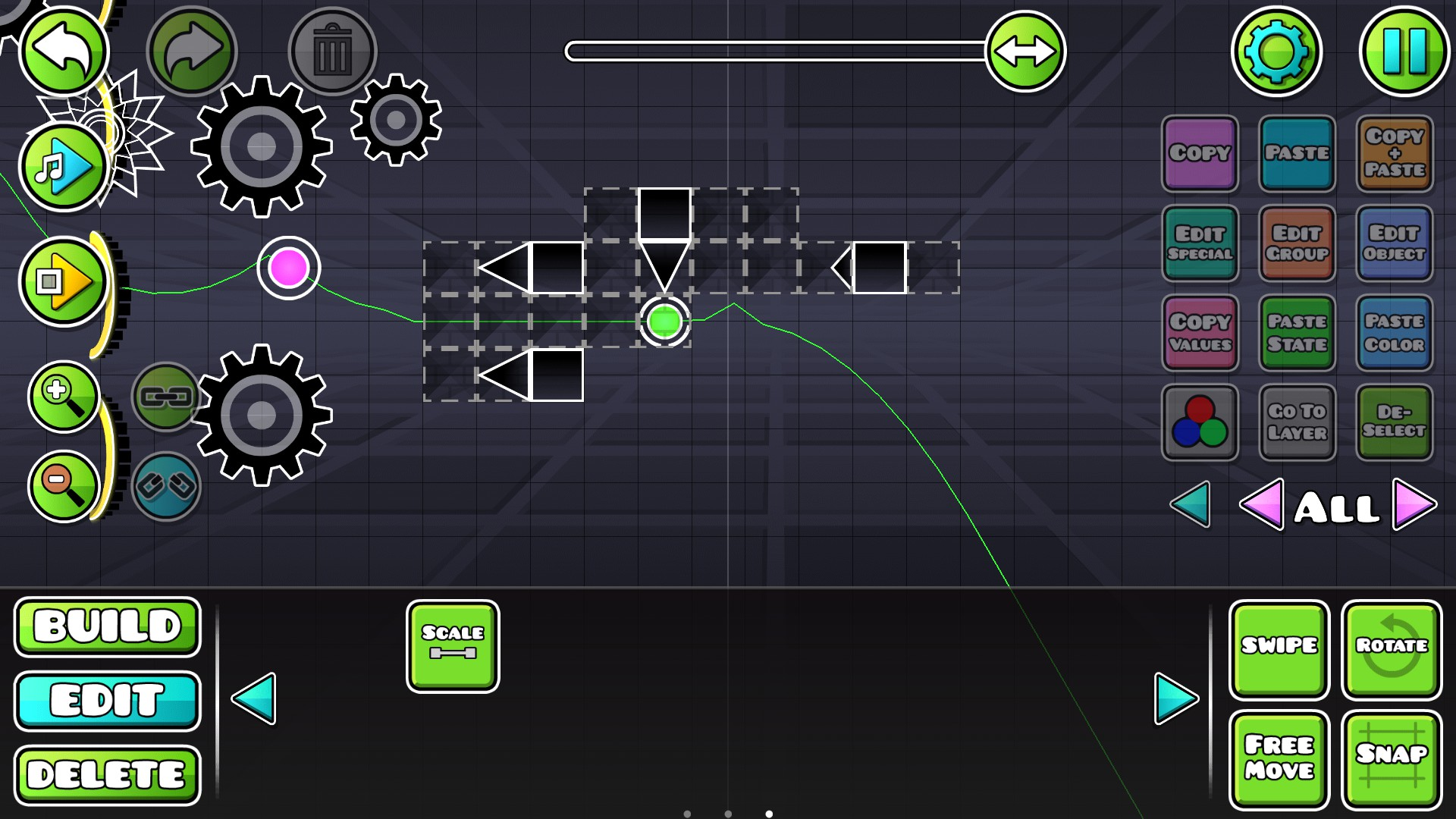Click Copy + Paste
Image resolution: width=1456 pixels, height=819 pixels.
click(1395, 154)
